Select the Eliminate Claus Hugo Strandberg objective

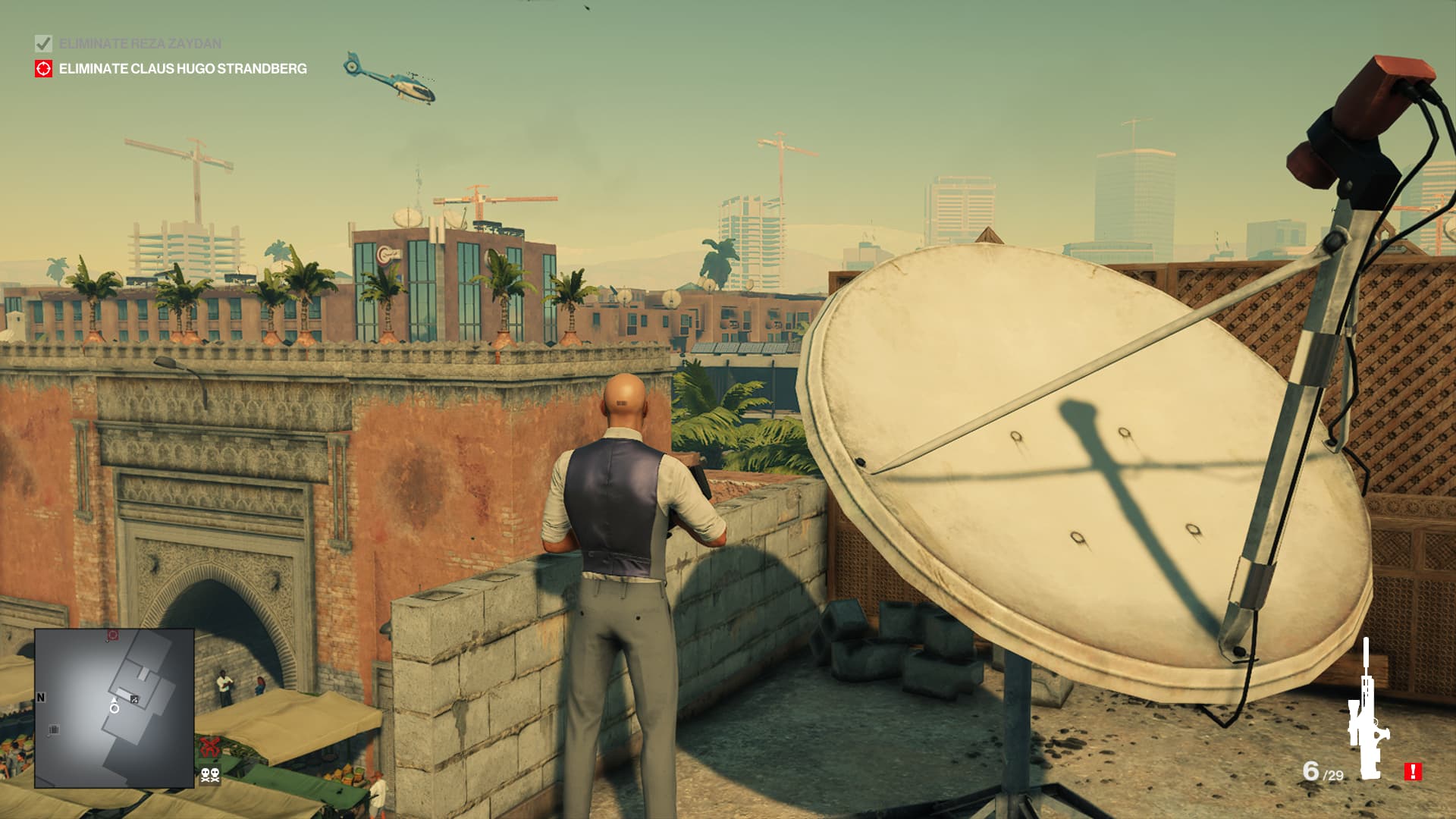coord(183,69)
